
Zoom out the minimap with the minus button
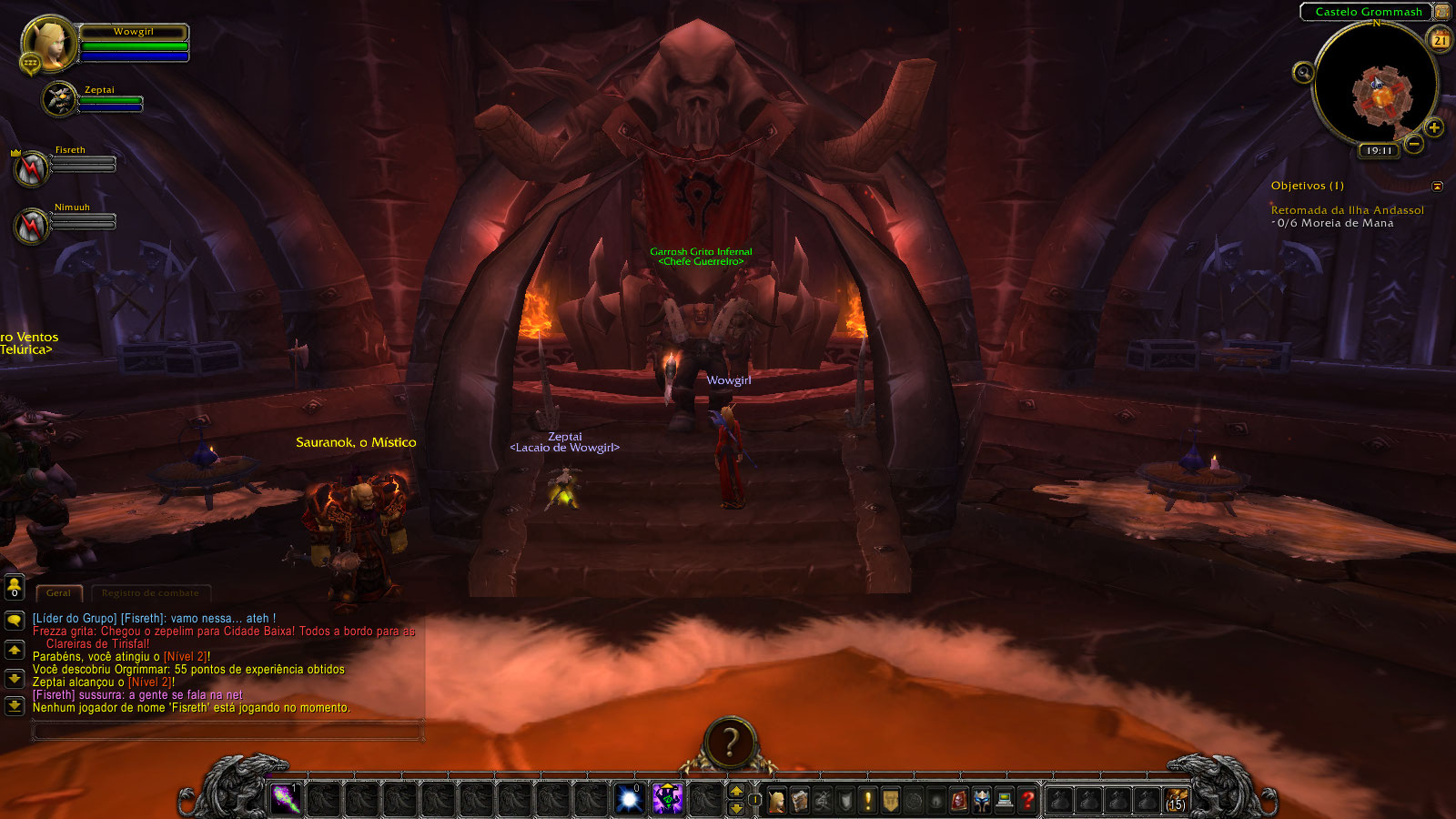coord(1413,144)
